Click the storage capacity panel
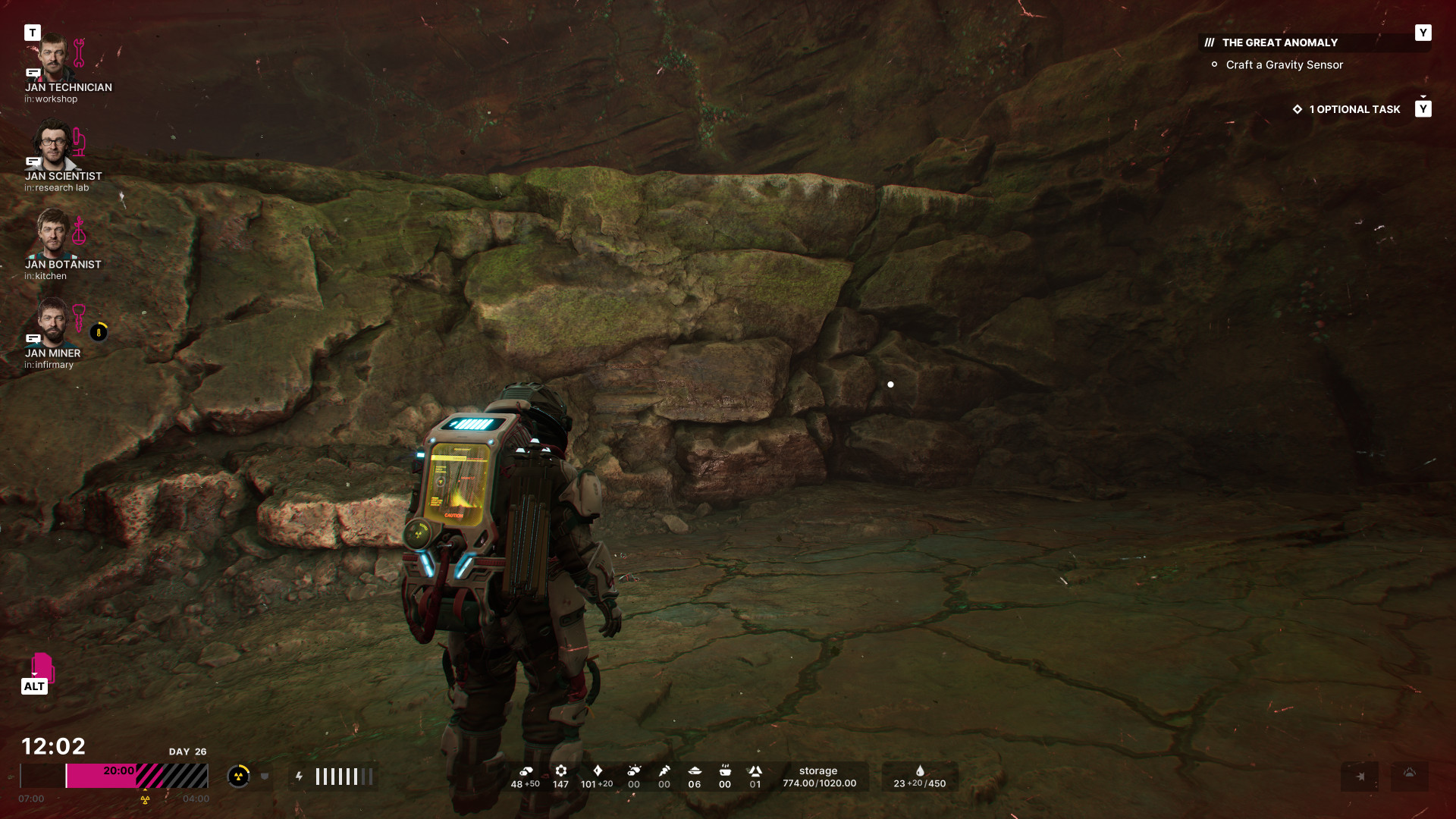 (819, 777)
